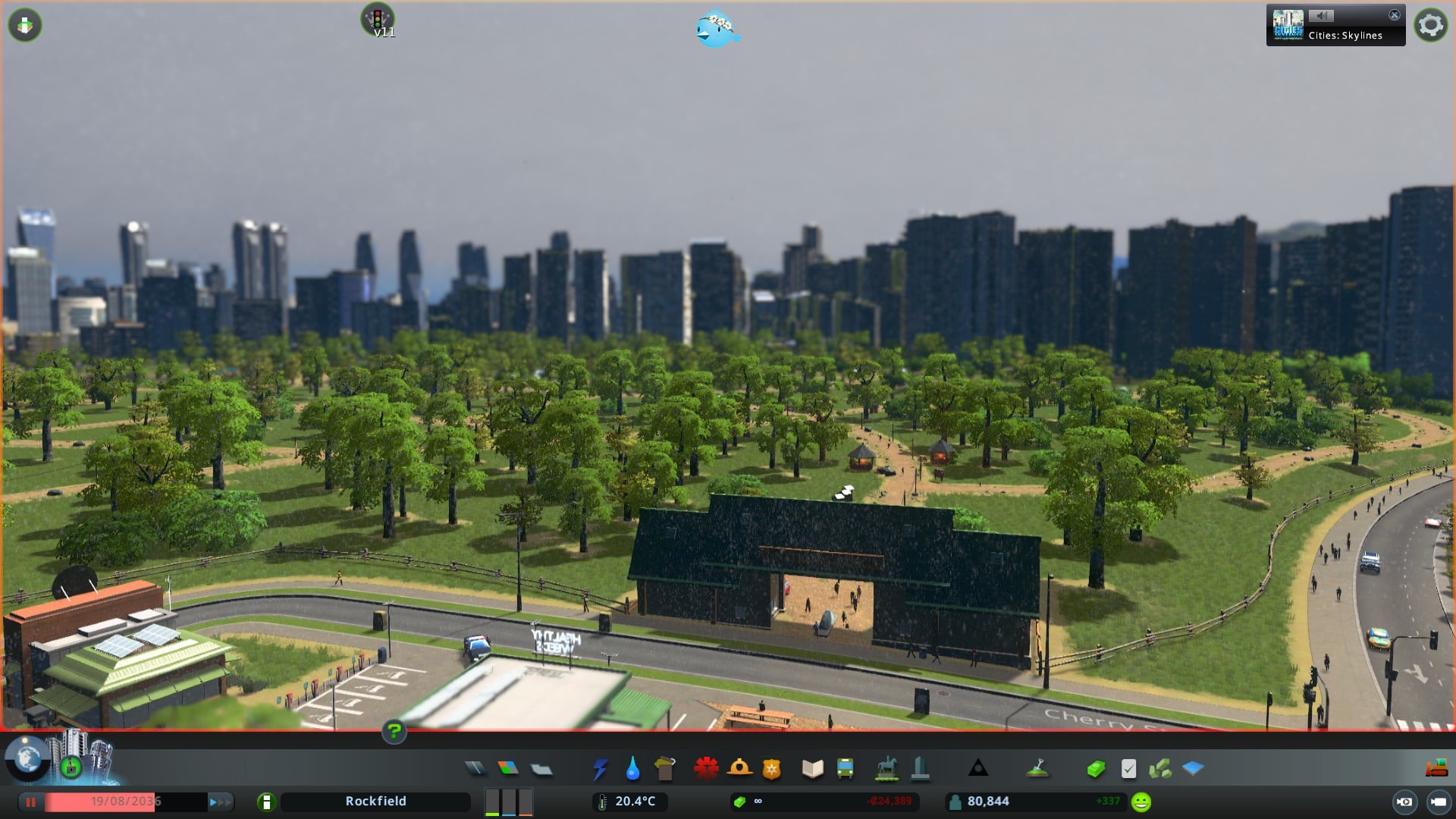
Task: Open the Roads build menu
Action: coord(475,769)
